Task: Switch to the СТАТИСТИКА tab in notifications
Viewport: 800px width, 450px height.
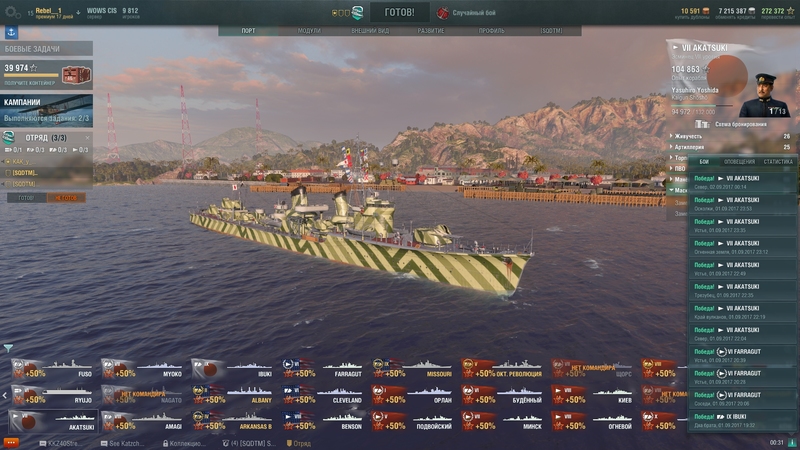Action: coord(778,161)
